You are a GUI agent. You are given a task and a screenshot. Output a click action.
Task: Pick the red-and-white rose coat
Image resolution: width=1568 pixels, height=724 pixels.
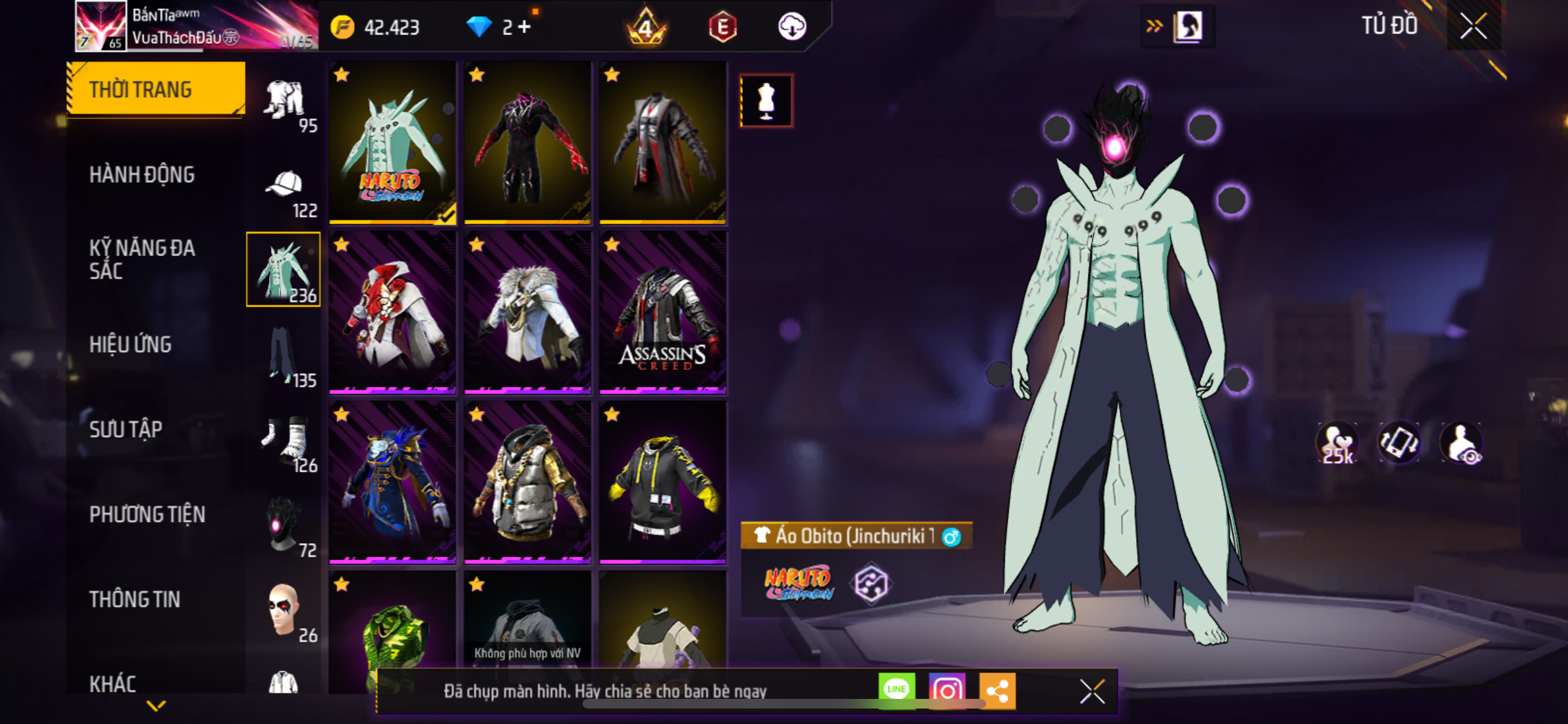393,312
